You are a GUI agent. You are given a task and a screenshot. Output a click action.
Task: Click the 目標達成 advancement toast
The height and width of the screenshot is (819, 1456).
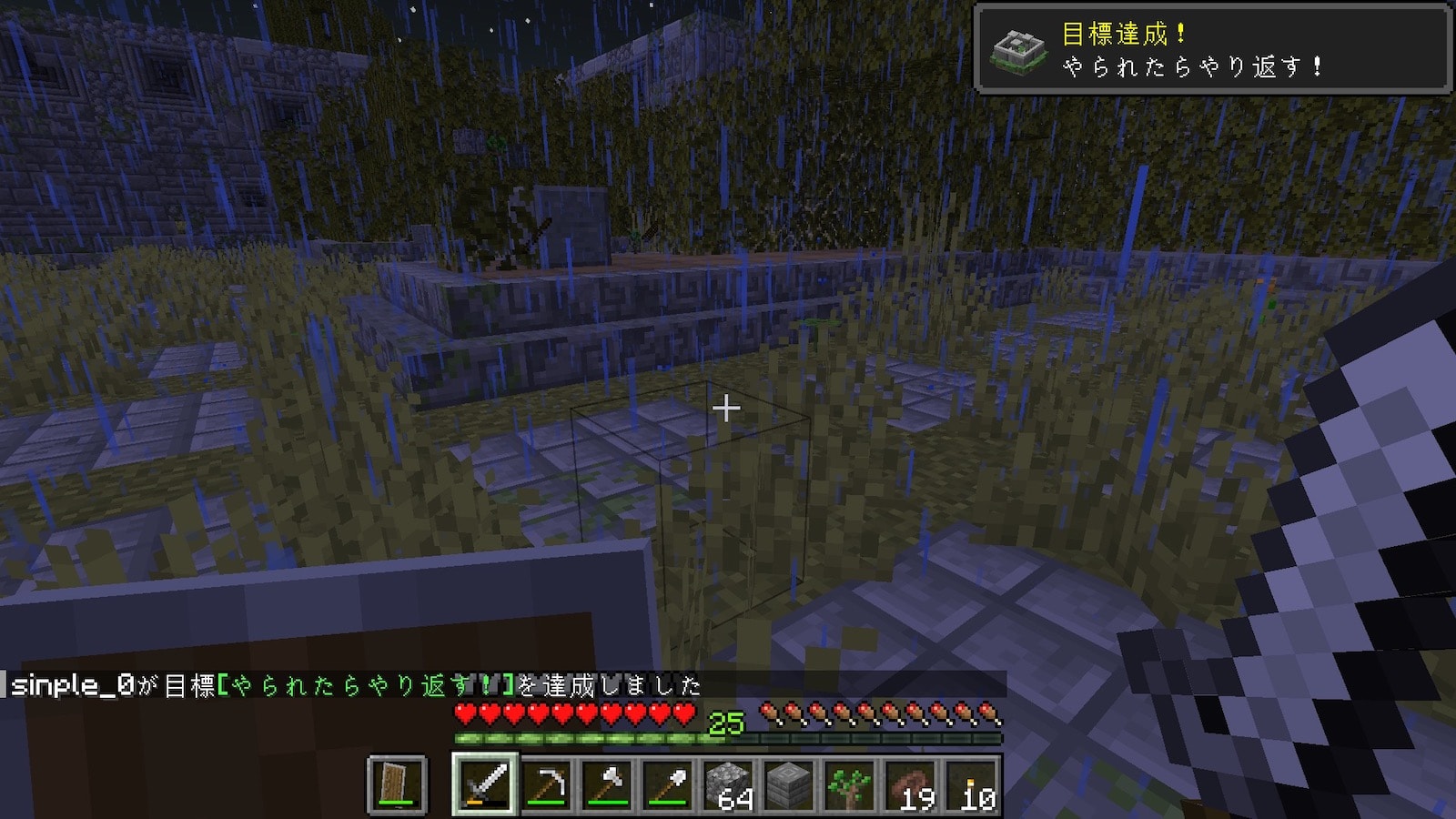[x=1212, y=49]
